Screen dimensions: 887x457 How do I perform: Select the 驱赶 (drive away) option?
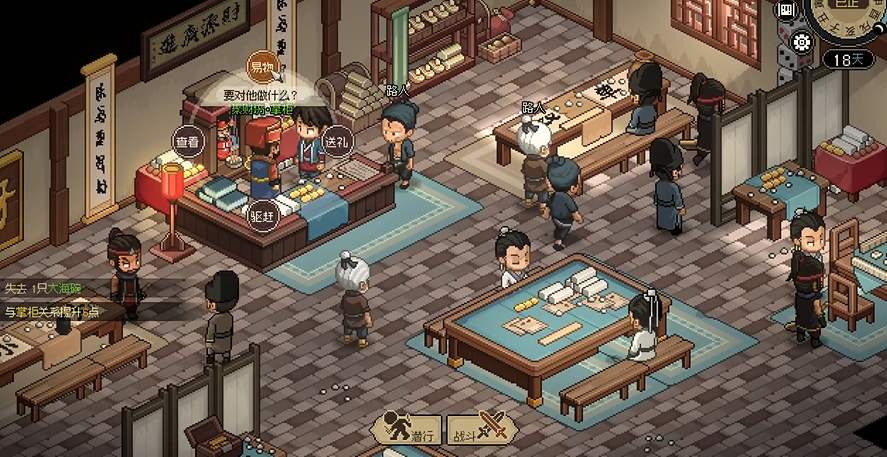pyautogui.click(x=262, y=216)
